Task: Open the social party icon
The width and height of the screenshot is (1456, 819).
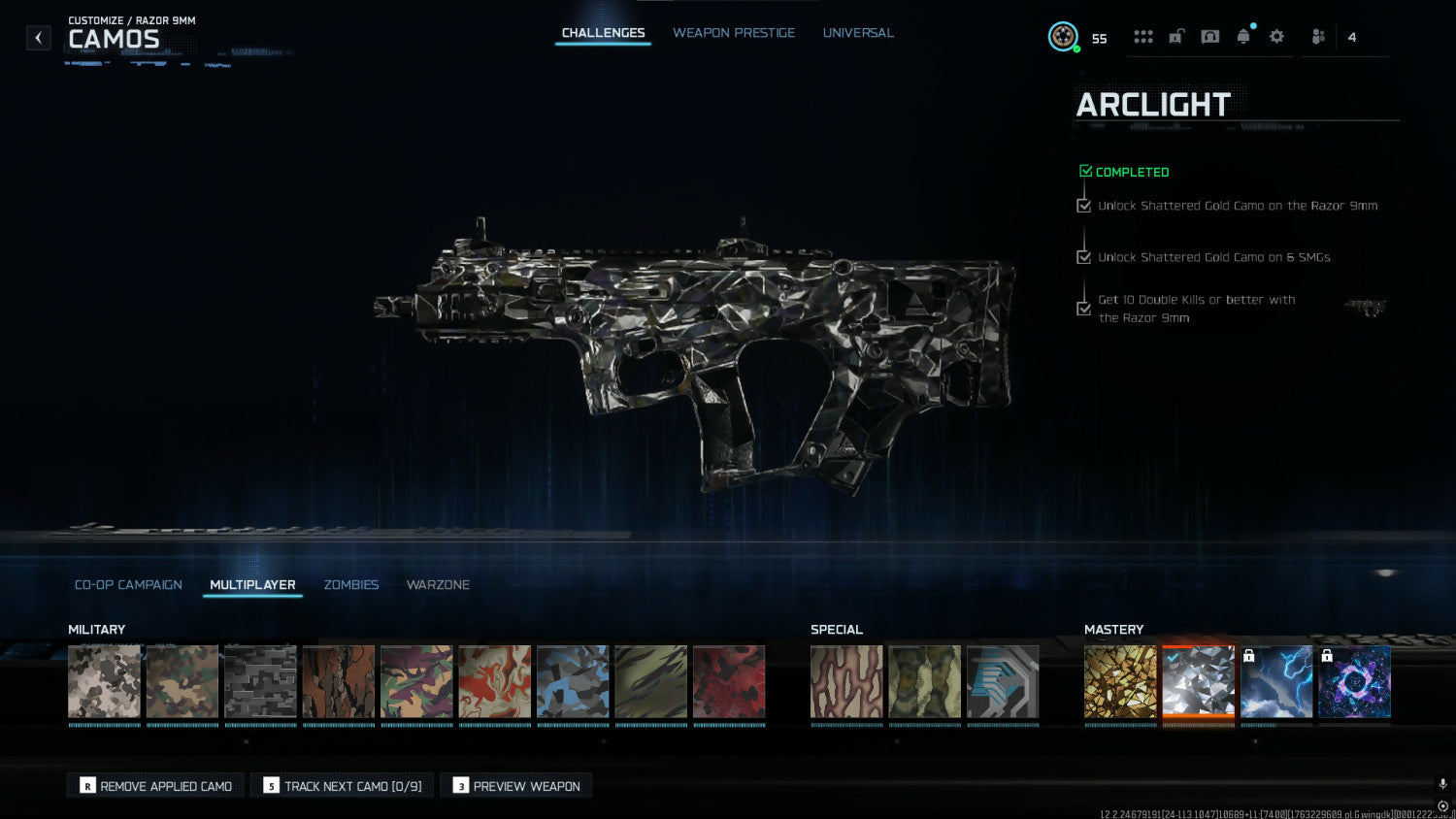Action: [x=1318, y=37]
